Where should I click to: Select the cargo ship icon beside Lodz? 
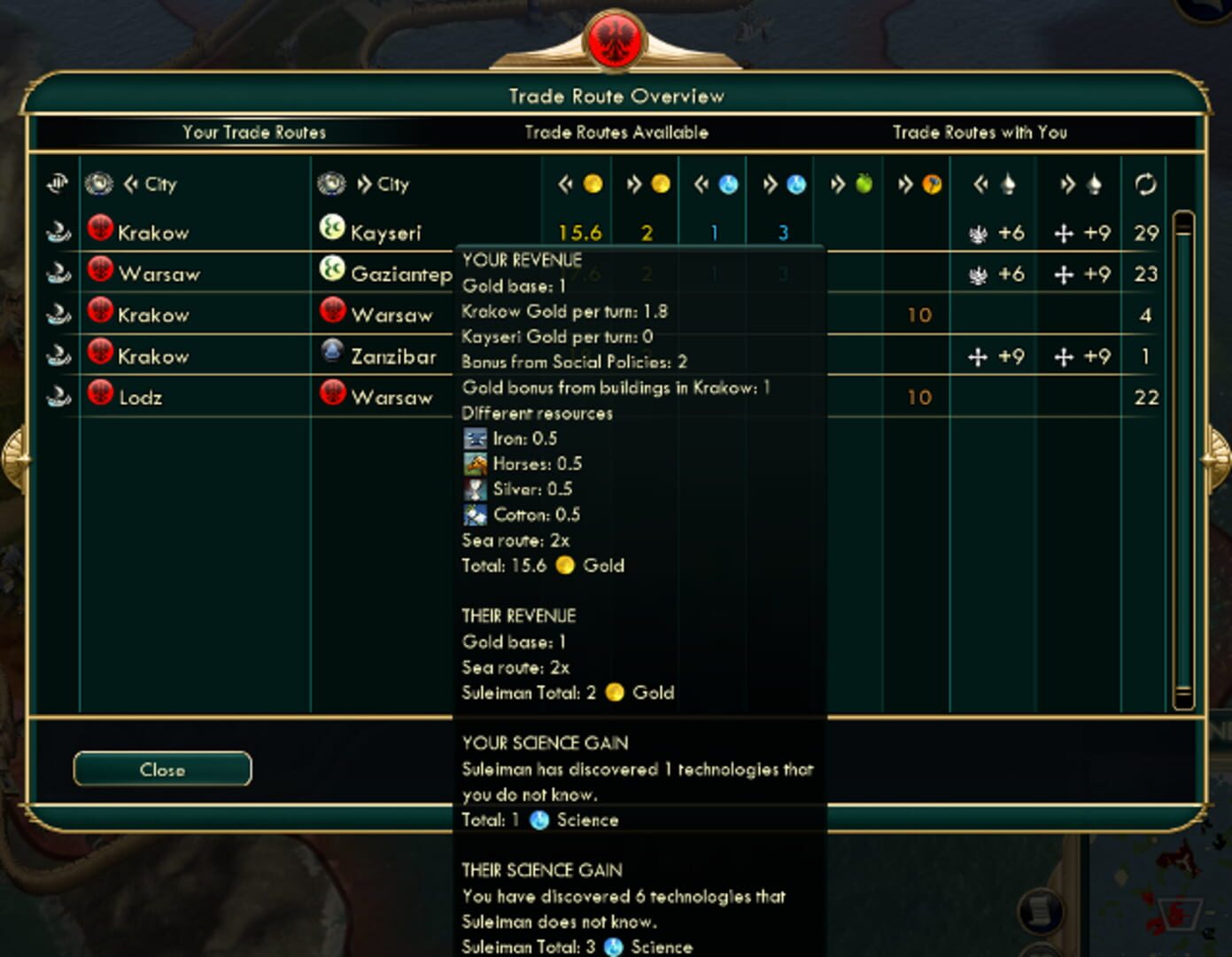pyautogui.click(x=57, y=396)
